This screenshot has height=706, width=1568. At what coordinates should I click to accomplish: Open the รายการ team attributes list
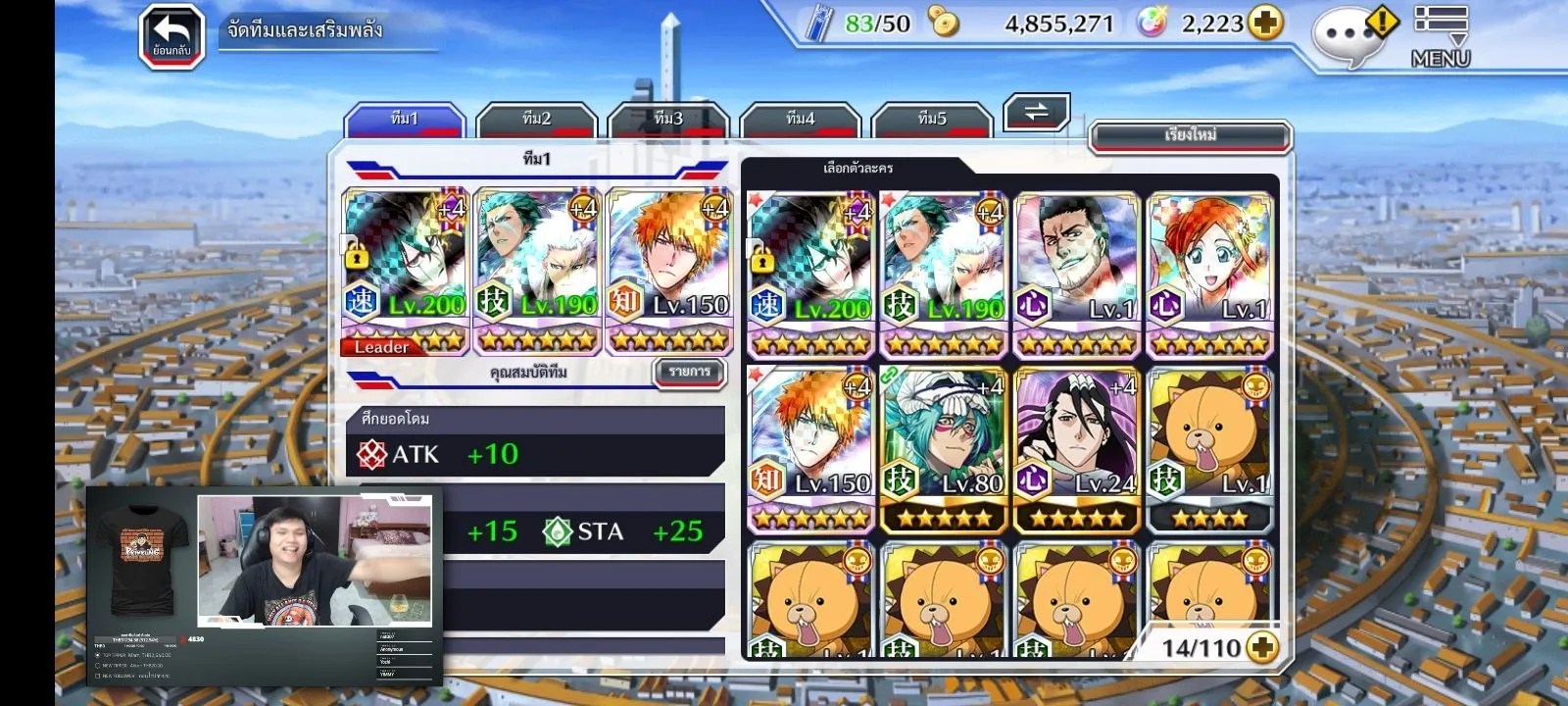690,373
